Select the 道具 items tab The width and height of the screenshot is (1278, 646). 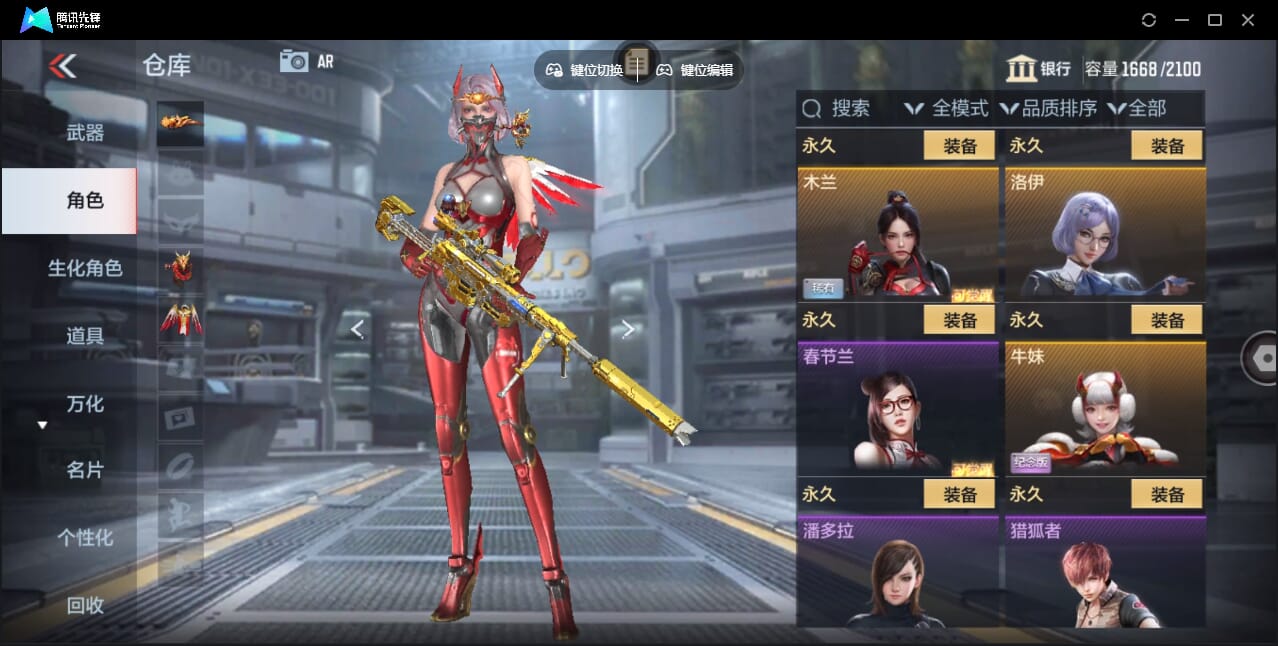pyautogui.click(x=85, y=336)
